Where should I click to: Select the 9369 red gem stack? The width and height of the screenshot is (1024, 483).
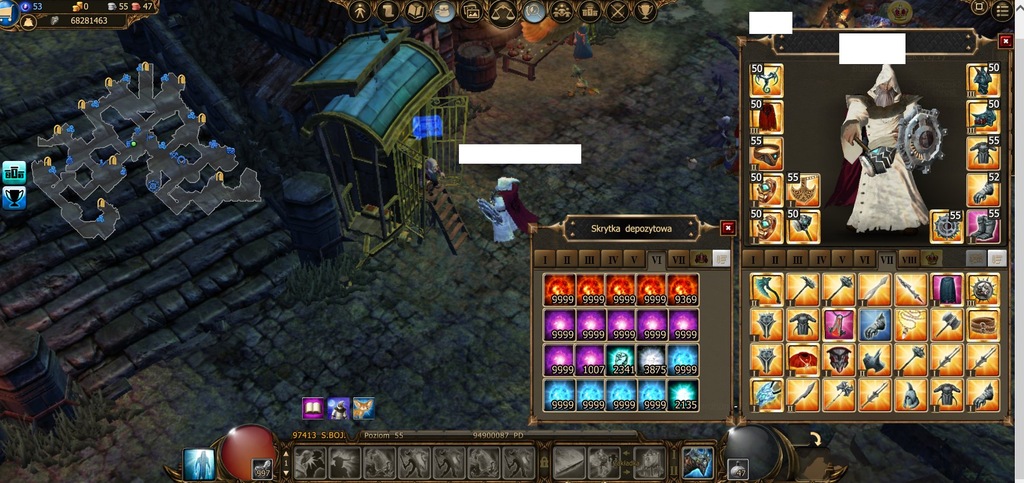point(684,290)
